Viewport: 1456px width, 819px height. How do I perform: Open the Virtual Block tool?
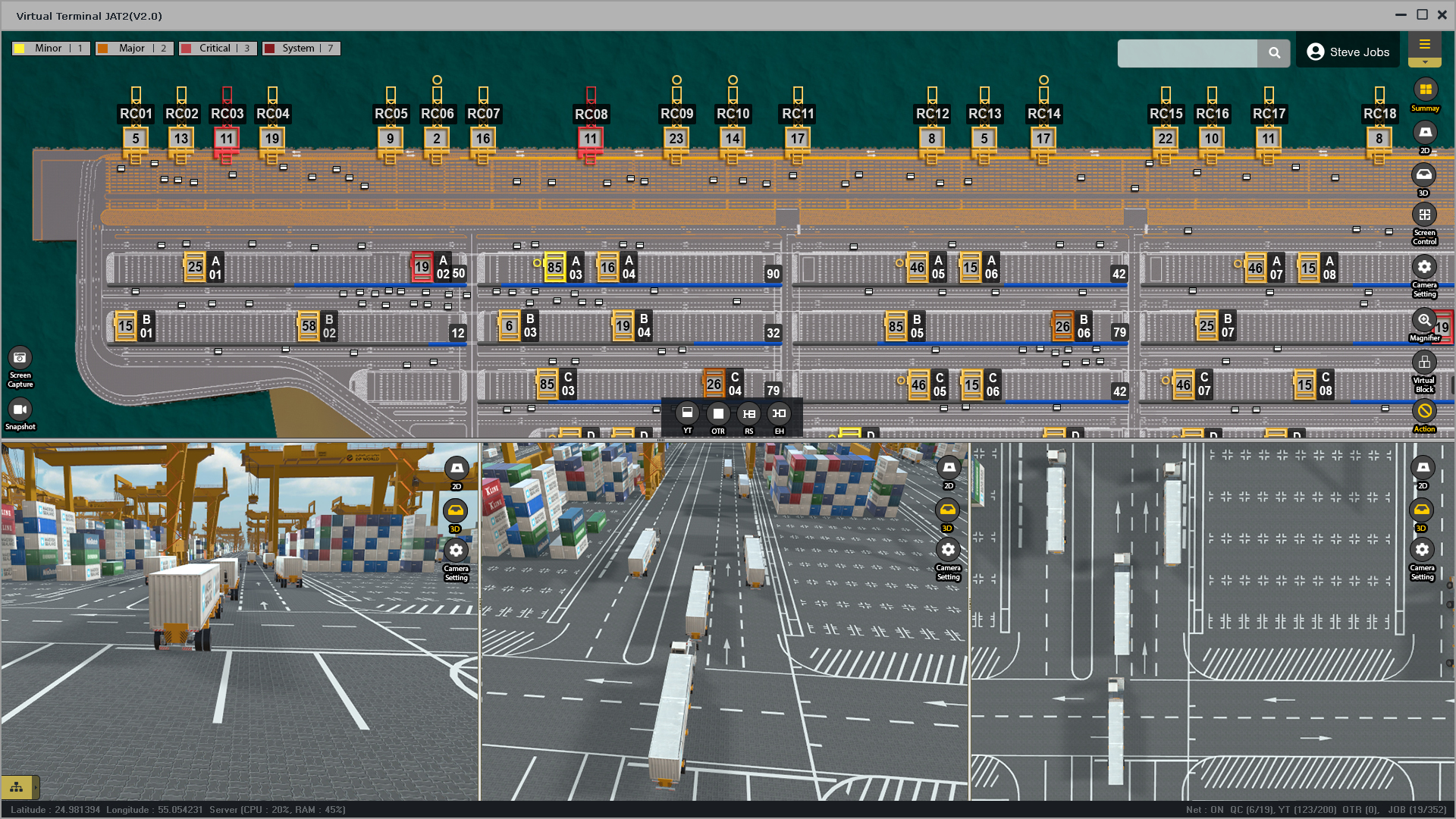pyautogui.click(x=1424, y=362)
